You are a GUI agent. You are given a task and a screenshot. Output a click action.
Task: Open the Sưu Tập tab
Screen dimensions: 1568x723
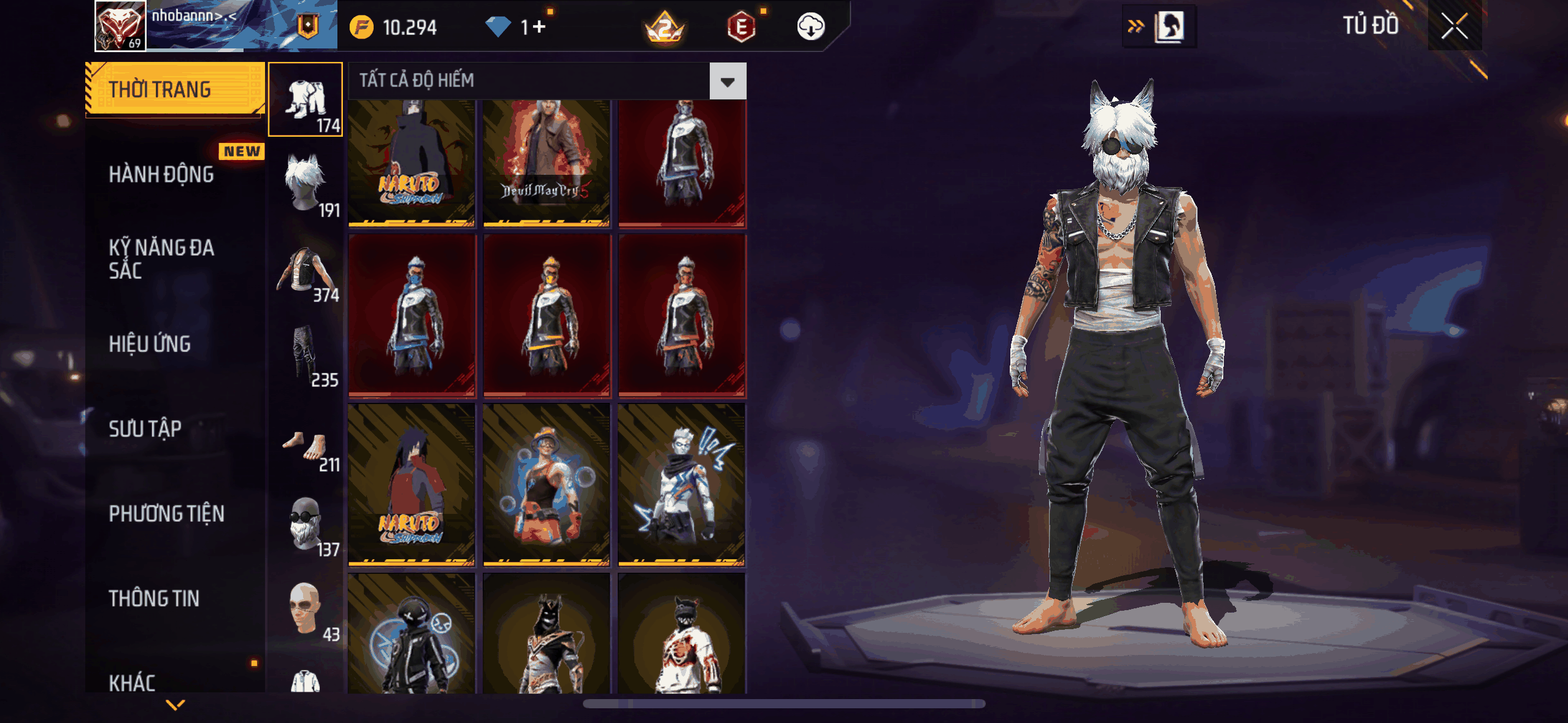(145, 429)
